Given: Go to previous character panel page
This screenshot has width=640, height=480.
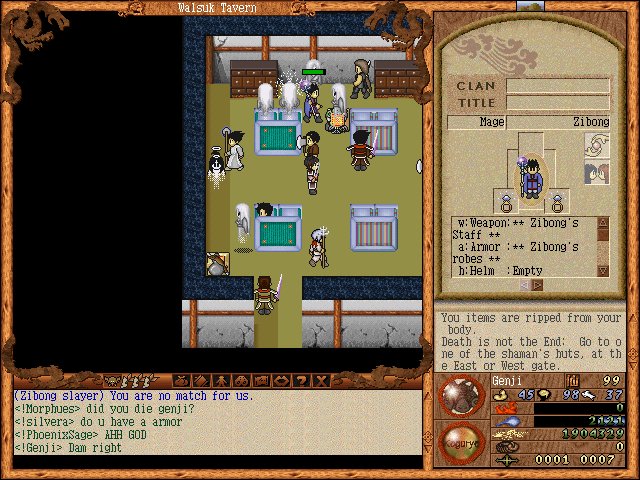Looking at the screenshot, I should click(523, 284).
